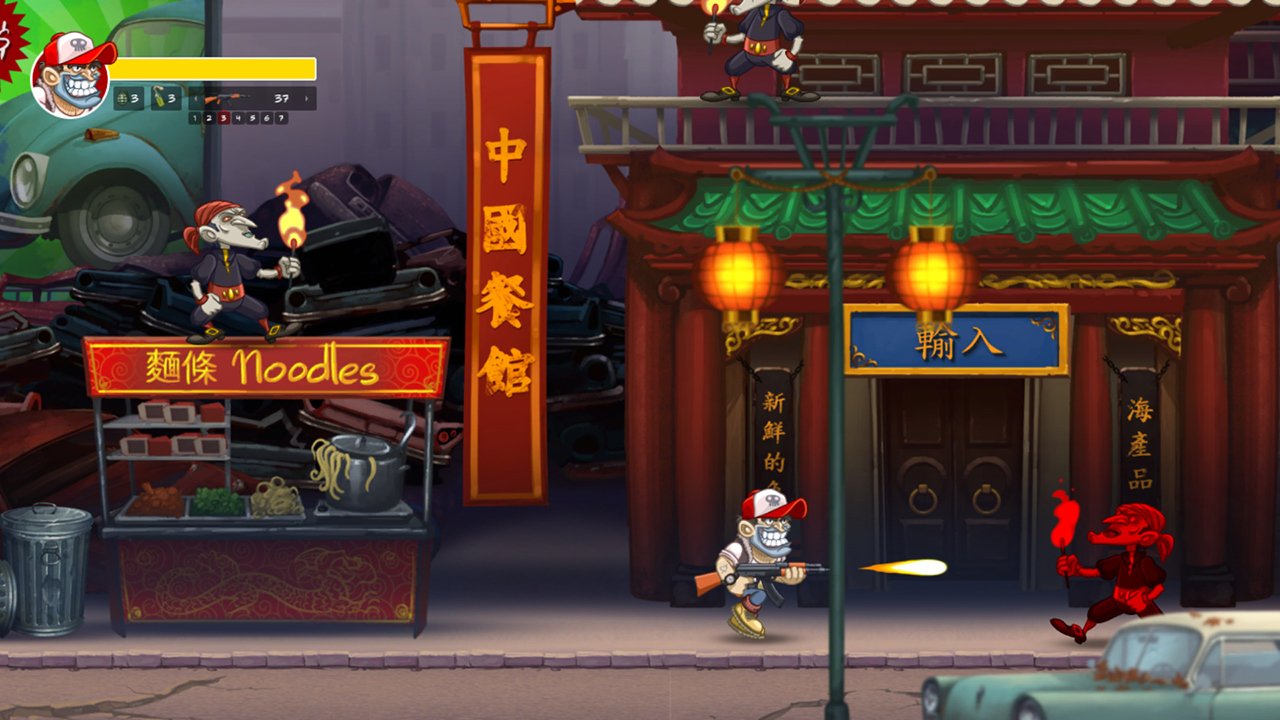1280x720 pixels.
Task: Click the left arrow to cycle weapons
Action: point(196,99)
